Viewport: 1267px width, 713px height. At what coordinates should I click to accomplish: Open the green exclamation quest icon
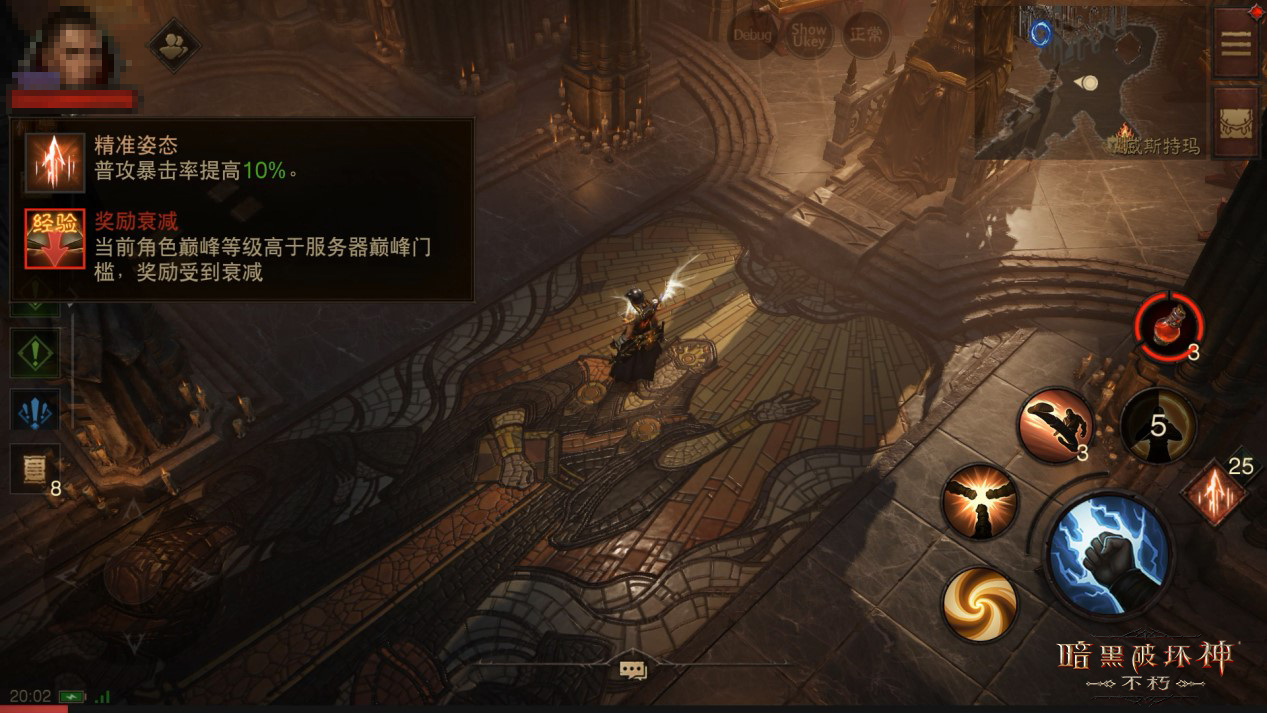[x=35, y=353]
